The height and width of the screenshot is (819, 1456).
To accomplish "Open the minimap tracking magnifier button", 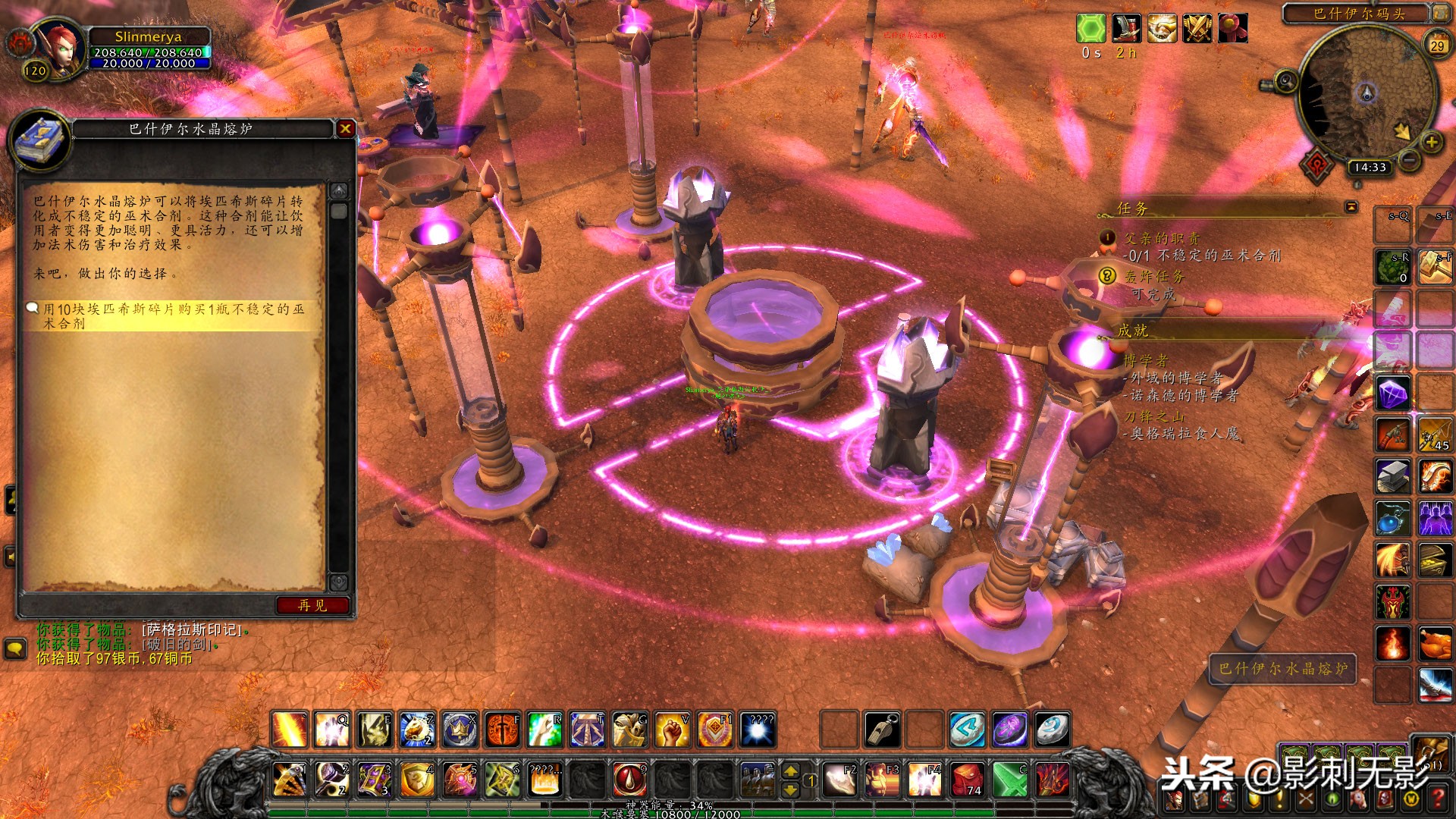I will [1285, 80].
